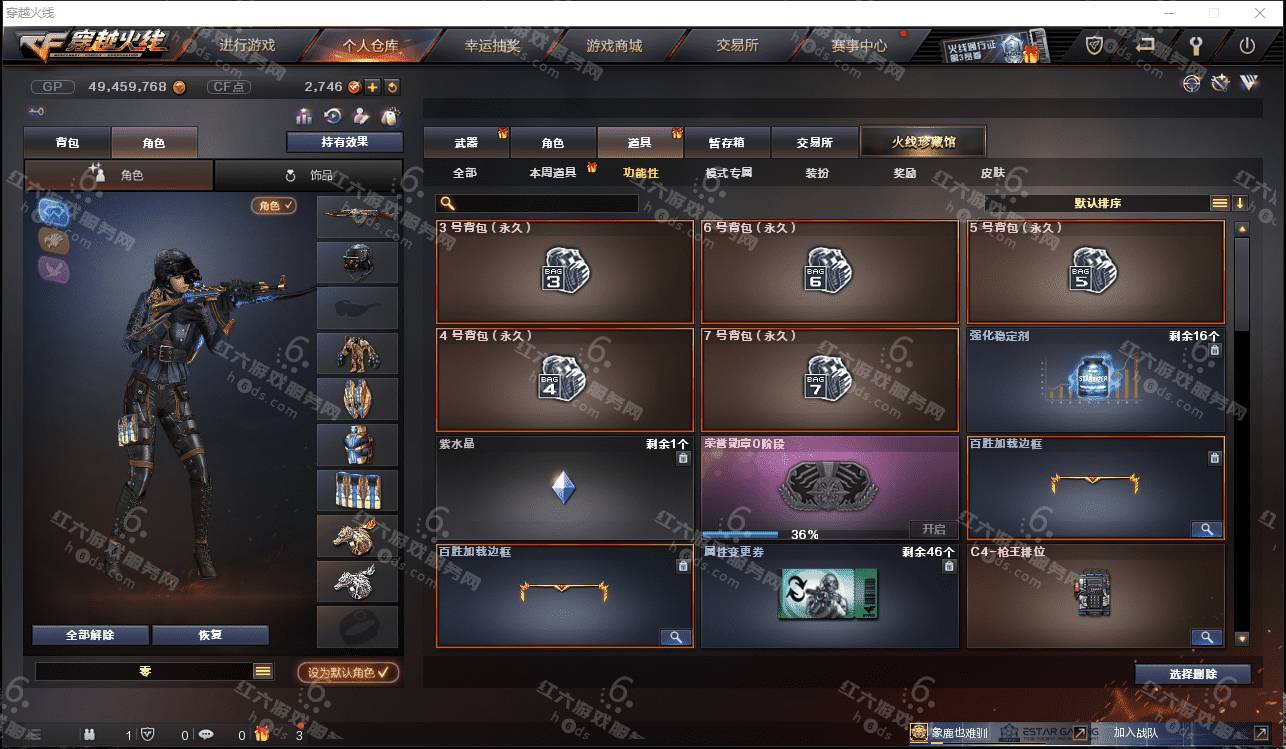Open the 赛事中心 tournament center
Viewport: 1286px width, 749px height.
point(859,46)
